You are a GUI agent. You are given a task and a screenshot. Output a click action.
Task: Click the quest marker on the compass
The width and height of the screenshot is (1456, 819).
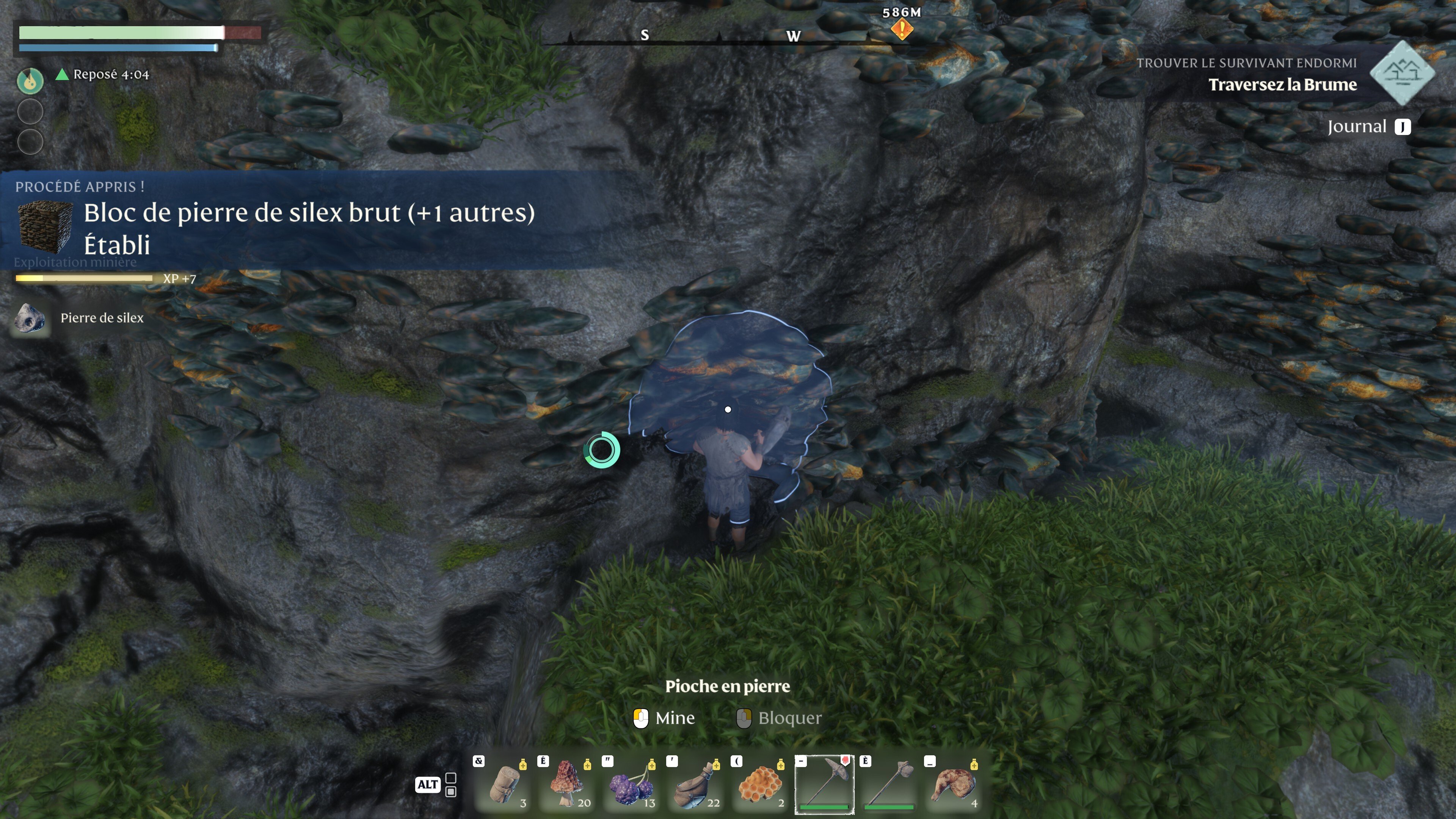(902, 28)
